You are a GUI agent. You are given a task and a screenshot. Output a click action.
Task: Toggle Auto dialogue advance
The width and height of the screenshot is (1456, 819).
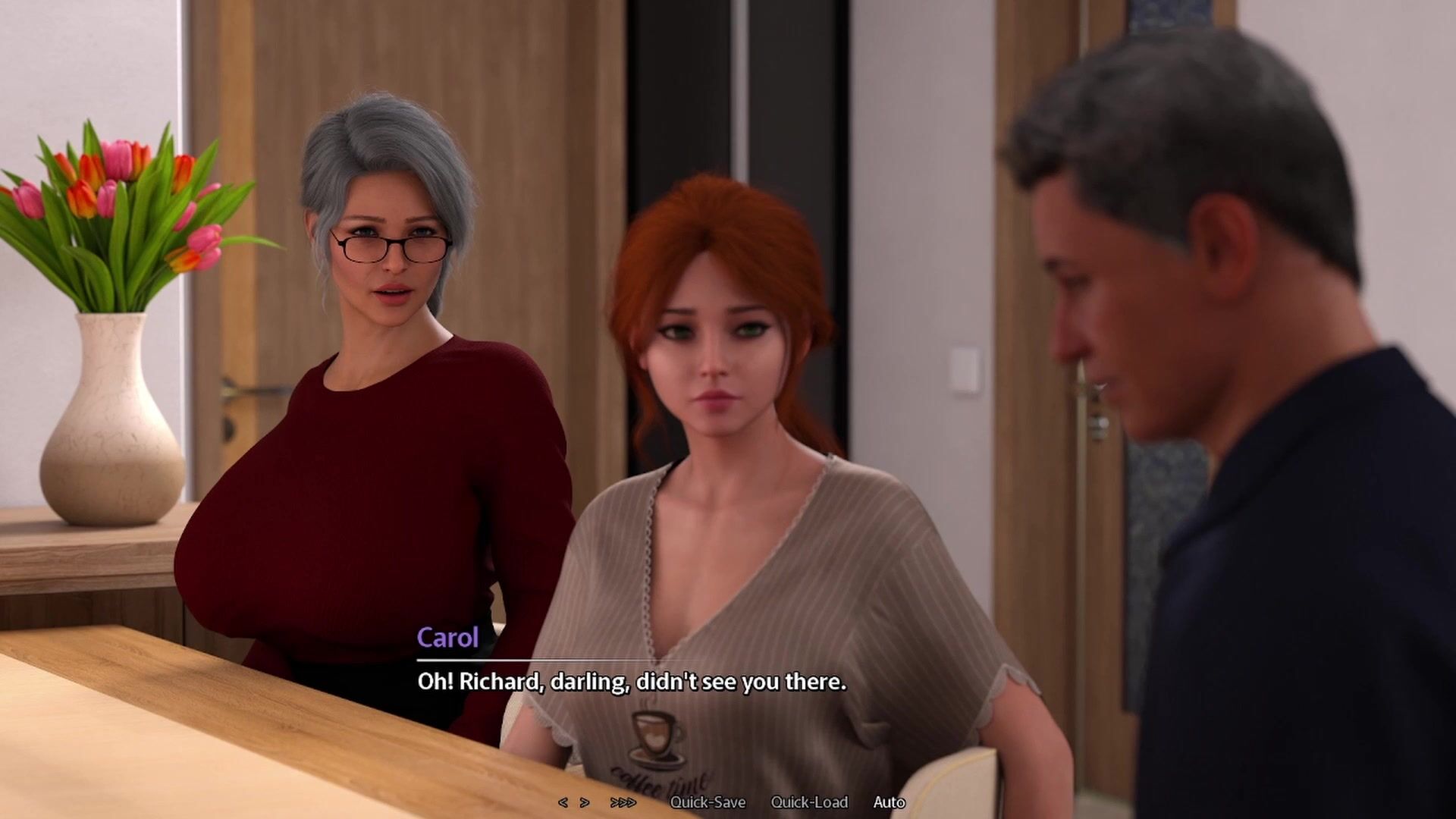click(x=889, y=802)
